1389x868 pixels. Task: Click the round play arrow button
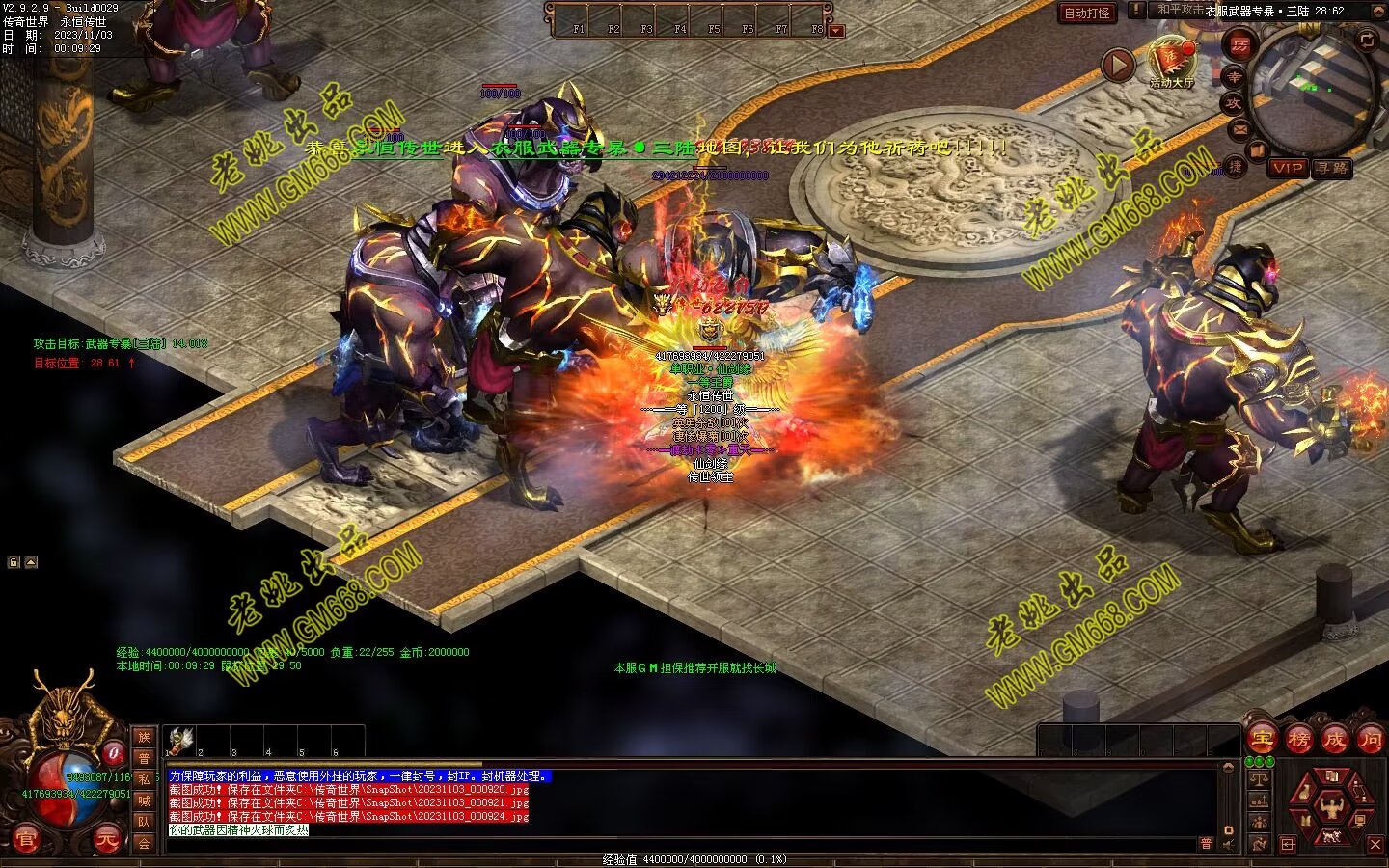click(x=1118, y=66)
